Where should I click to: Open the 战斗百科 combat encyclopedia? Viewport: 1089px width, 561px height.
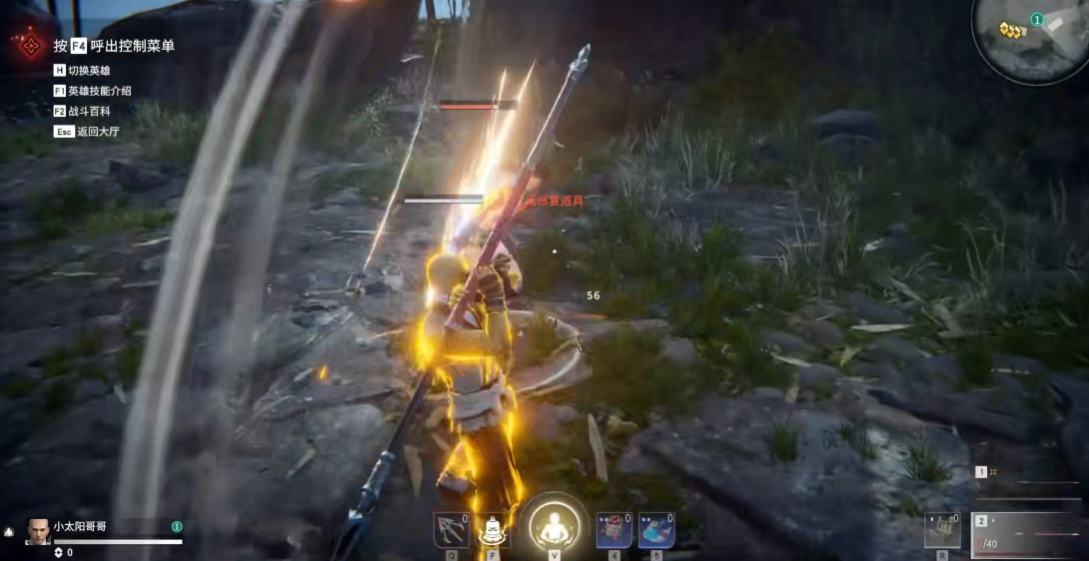pos(90,111)
